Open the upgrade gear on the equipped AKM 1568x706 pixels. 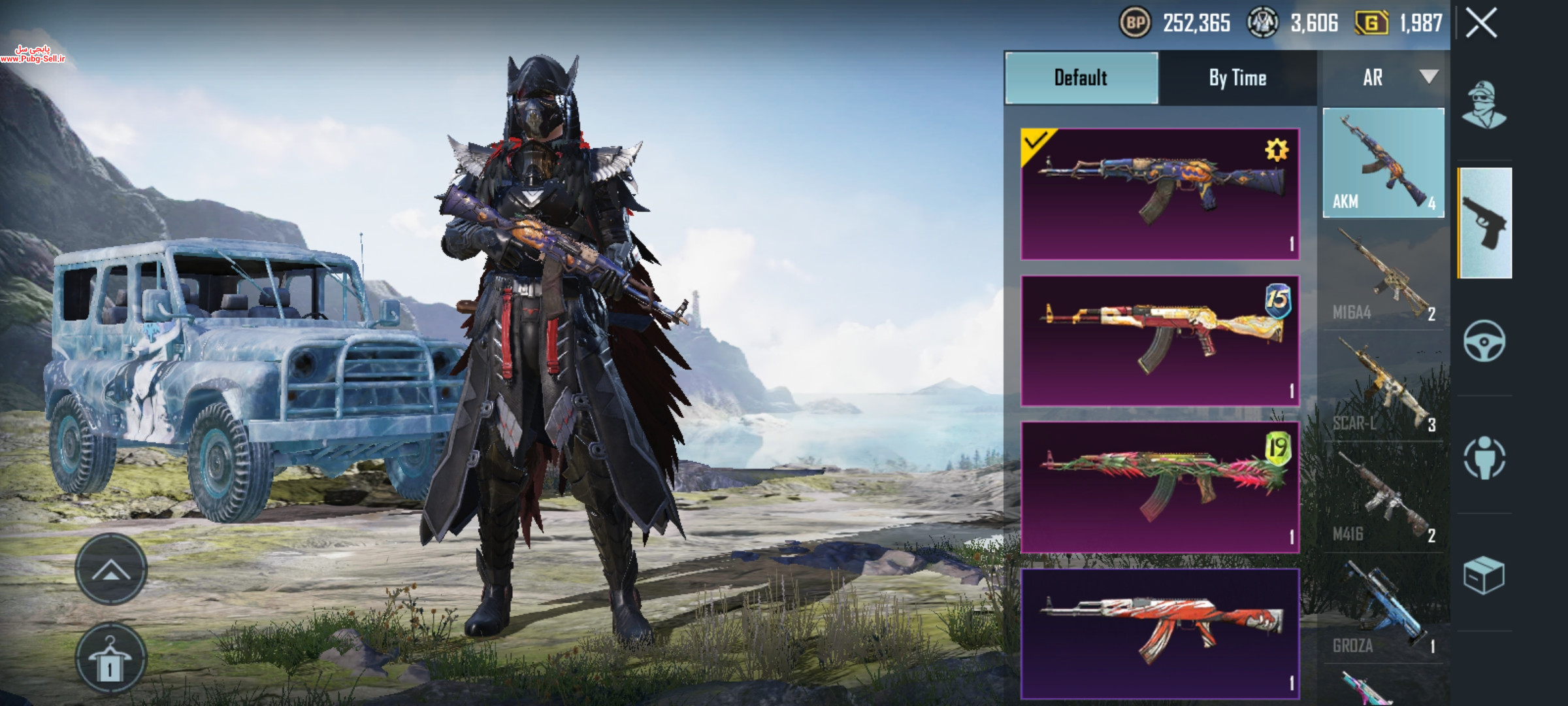(x=1276, y=150)
